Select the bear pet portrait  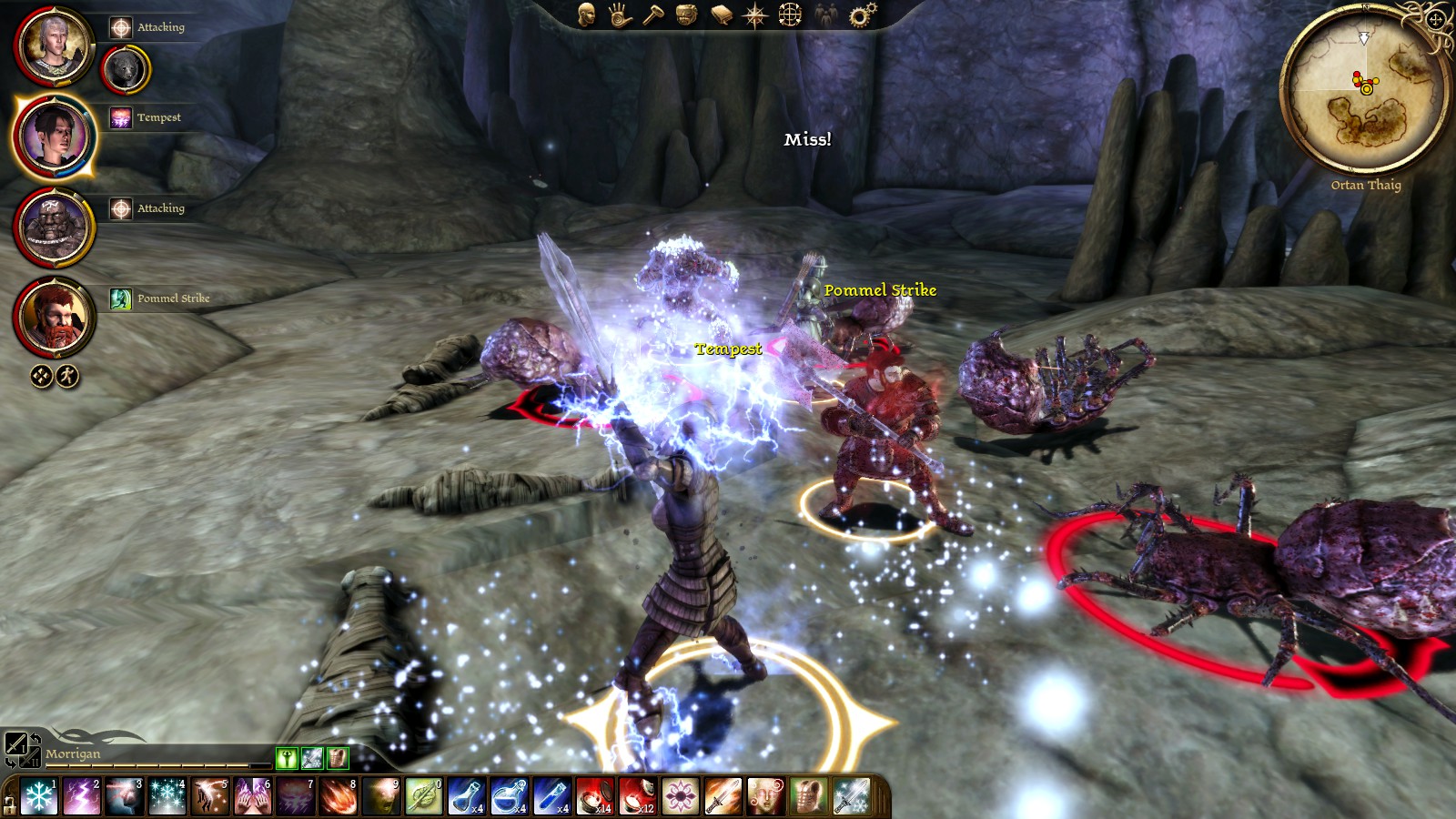(x=126, y=69)
